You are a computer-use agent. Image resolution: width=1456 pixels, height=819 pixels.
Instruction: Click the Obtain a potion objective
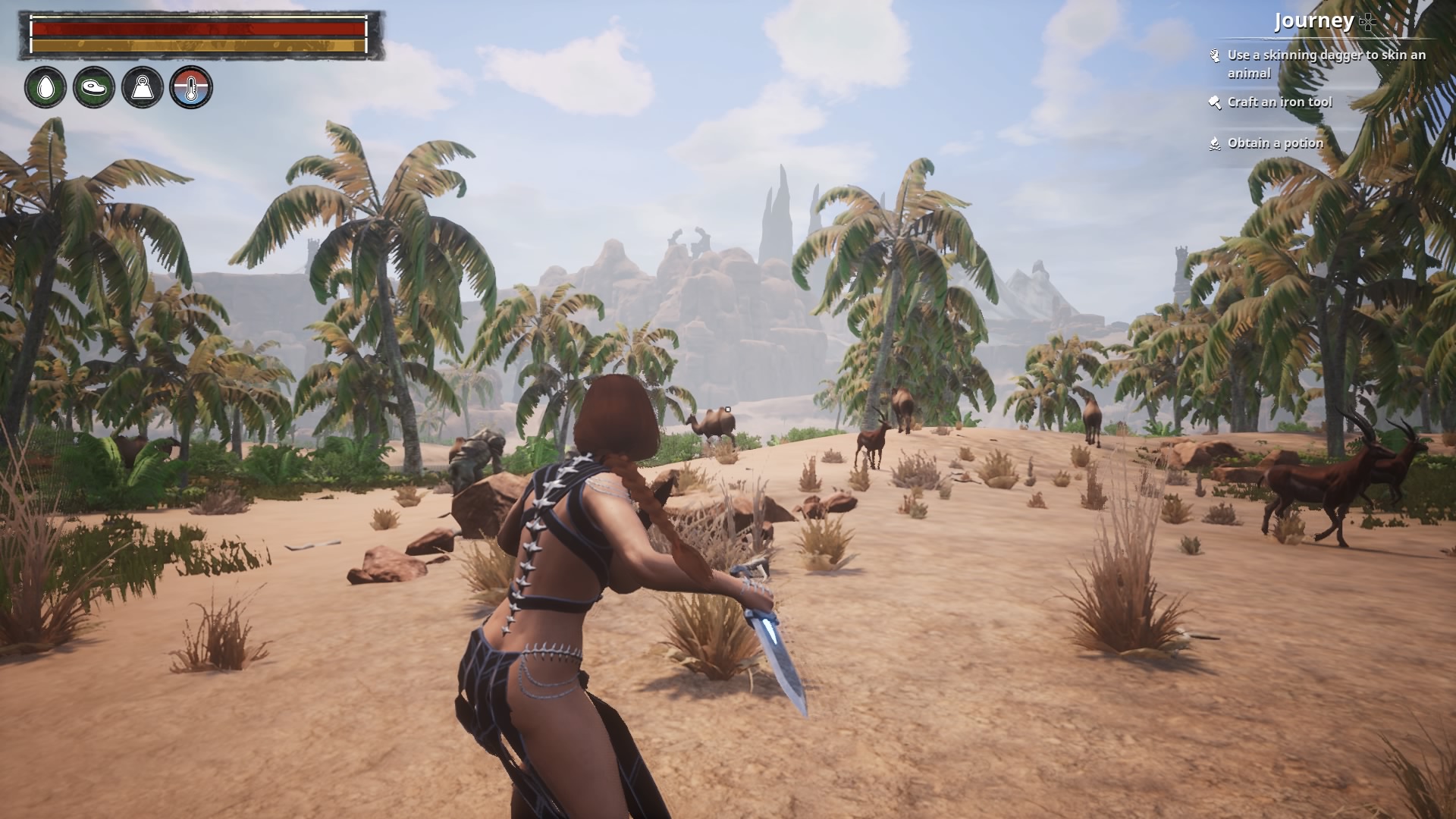coord(1275,143)
